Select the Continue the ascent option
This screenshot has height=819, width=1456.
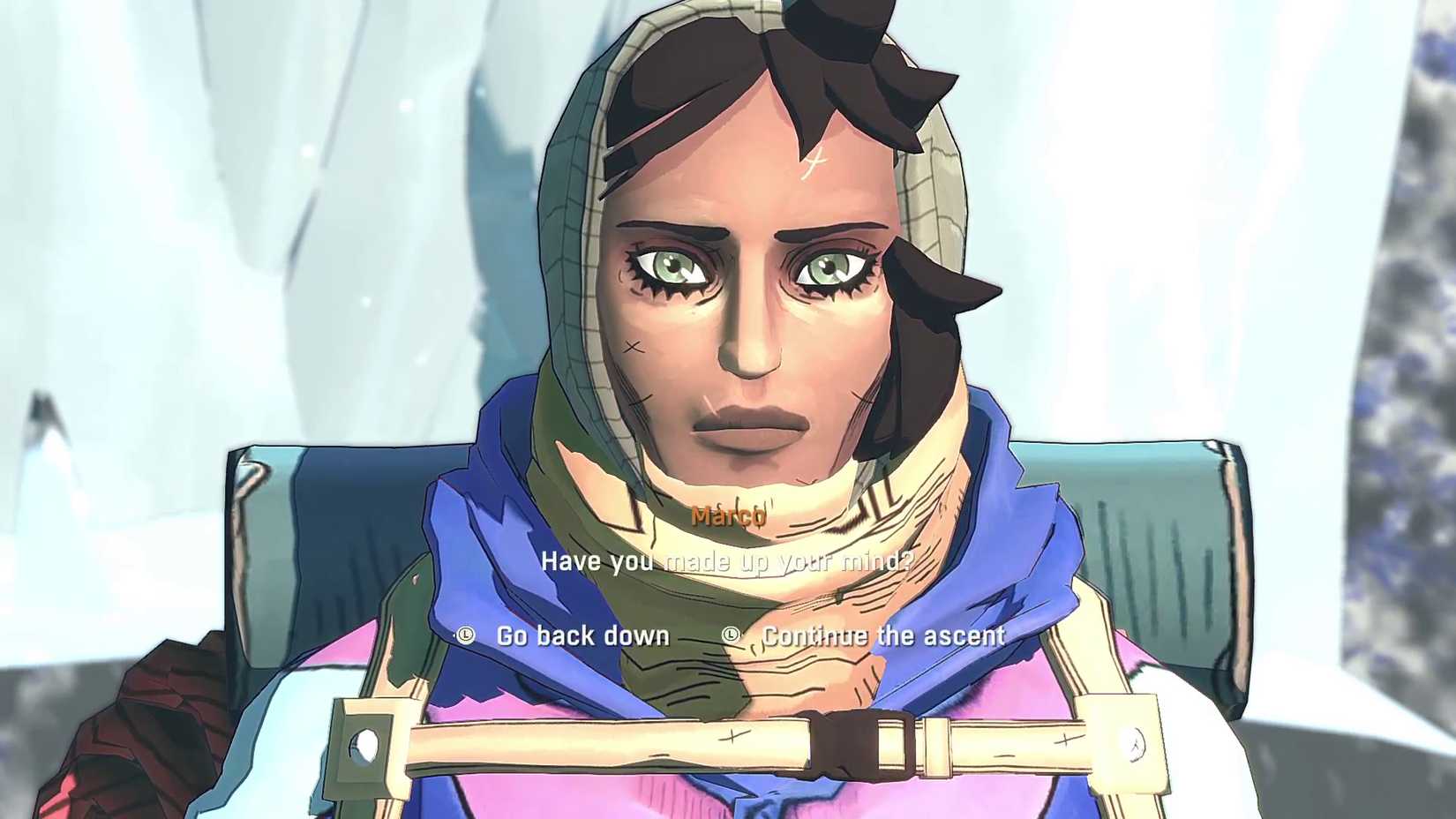point(882,635)
